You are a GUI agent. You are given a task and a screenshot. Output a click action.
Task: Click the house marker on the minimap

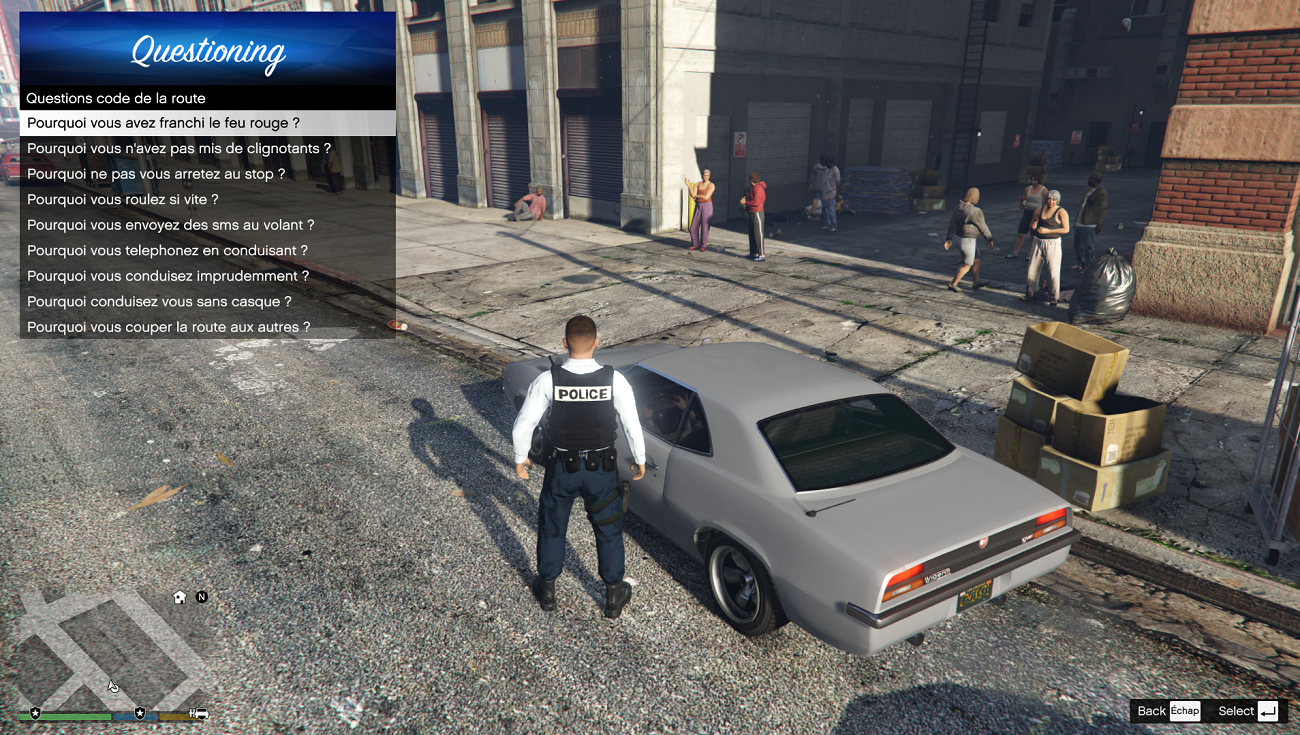[x=180, y=597]
